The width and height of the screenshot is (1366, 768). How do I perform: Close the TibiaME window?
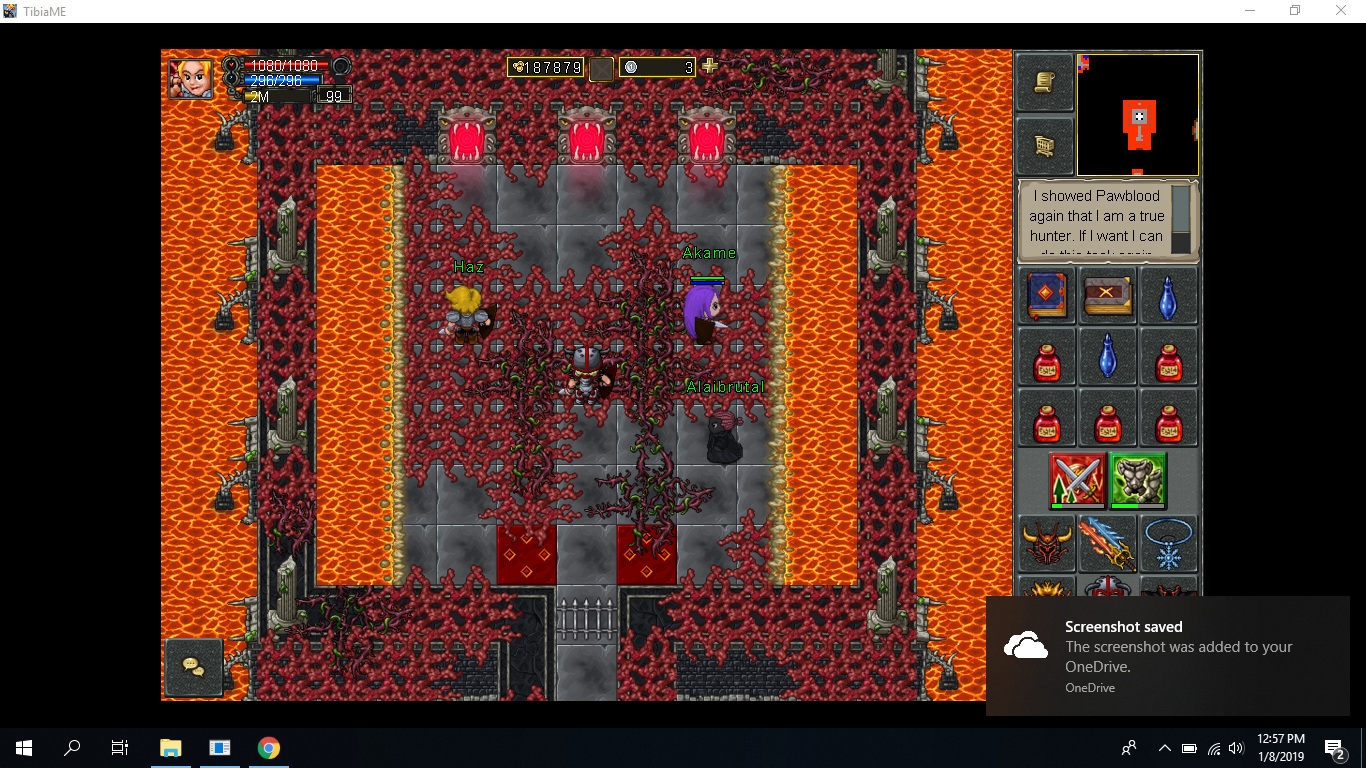pos(1341,11)
